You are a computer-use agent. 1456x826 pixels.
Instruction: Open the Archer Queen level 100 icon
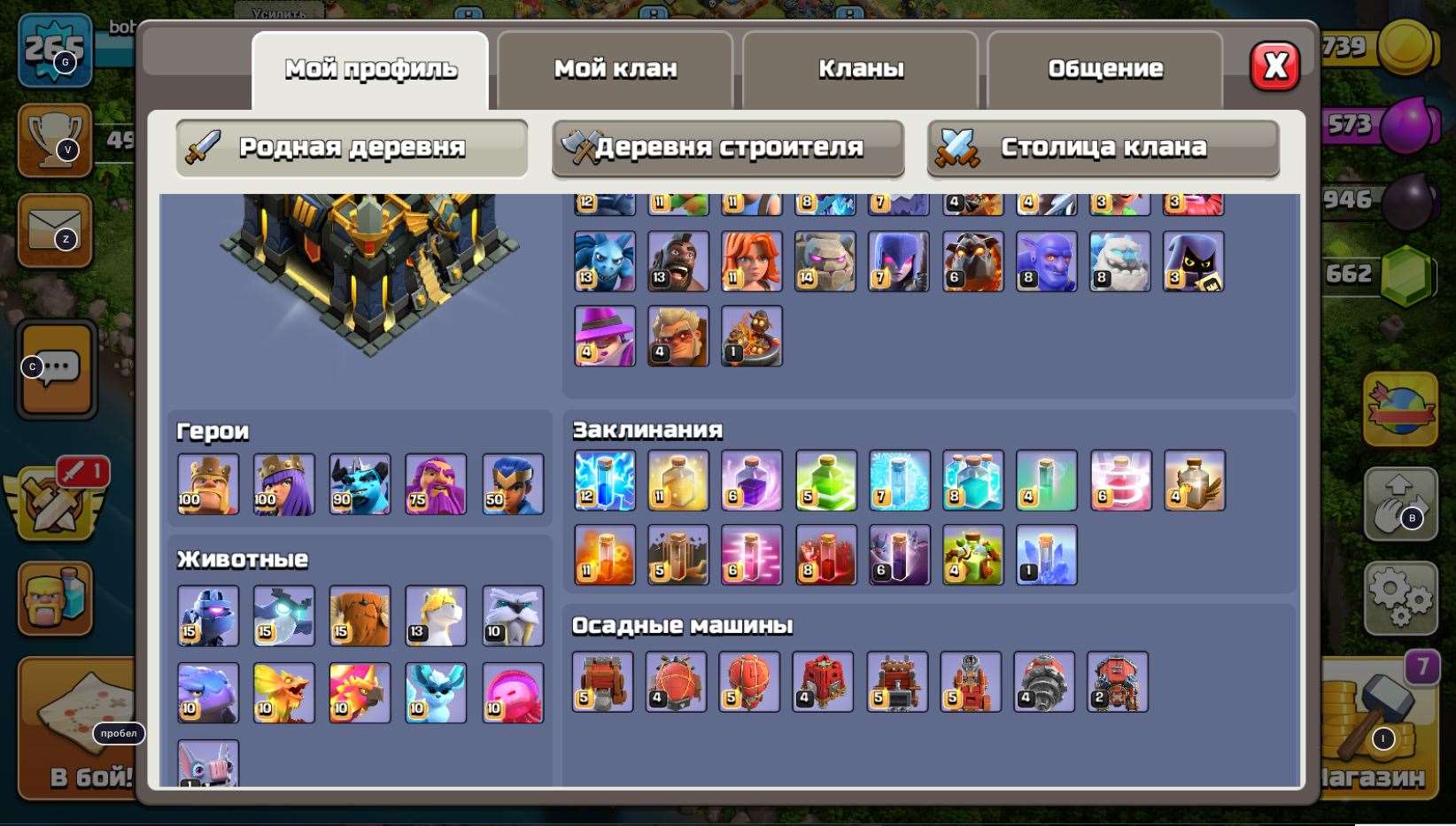(283, 483)
